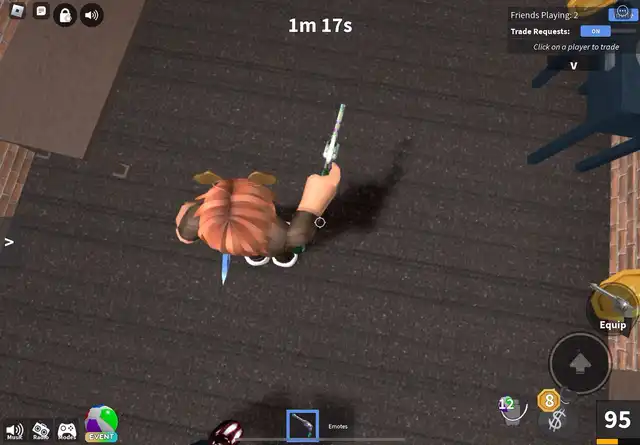
Task: Expand the left-edge side panel arrow
Action: [8, 242]
